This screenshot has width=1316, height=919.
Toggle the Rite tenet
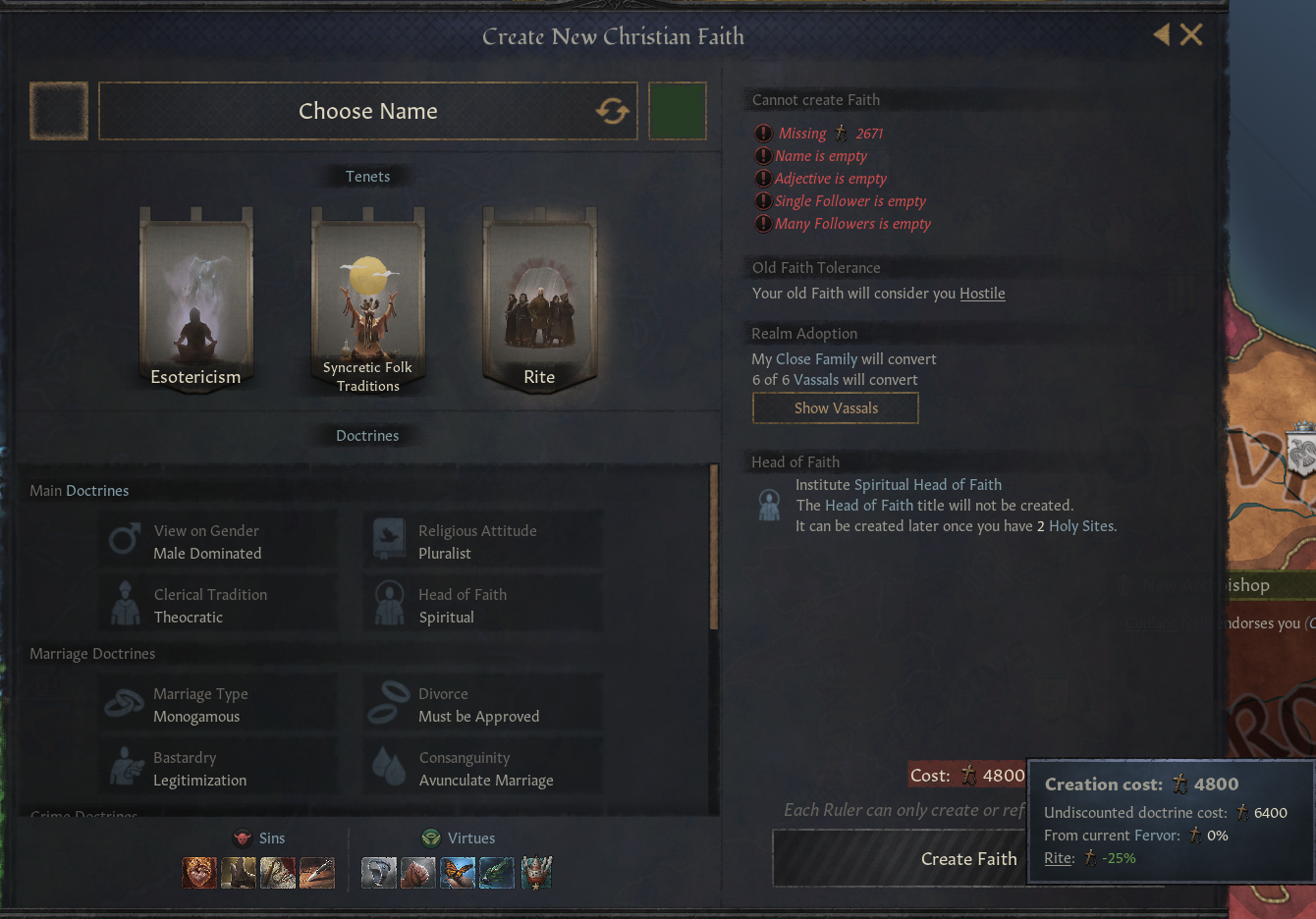coord(539,295)
